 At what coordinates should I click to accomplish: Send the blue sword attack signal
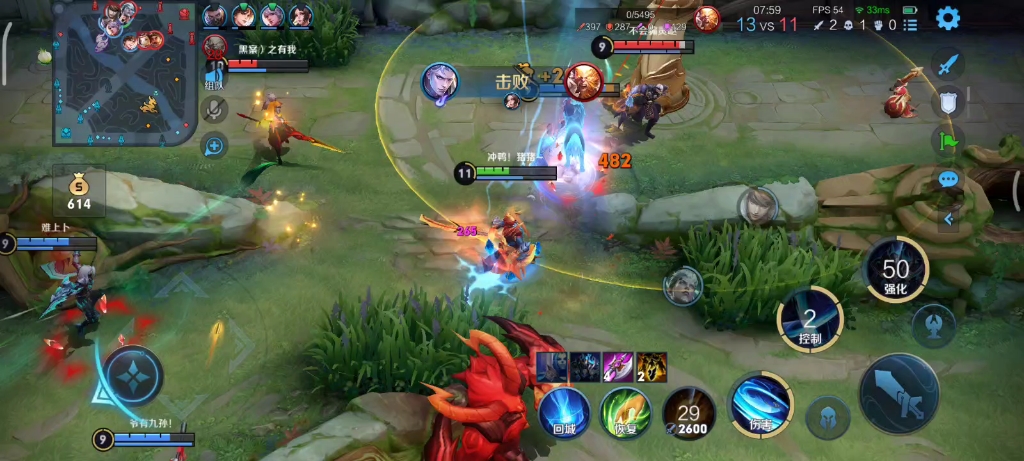(948, 64)
